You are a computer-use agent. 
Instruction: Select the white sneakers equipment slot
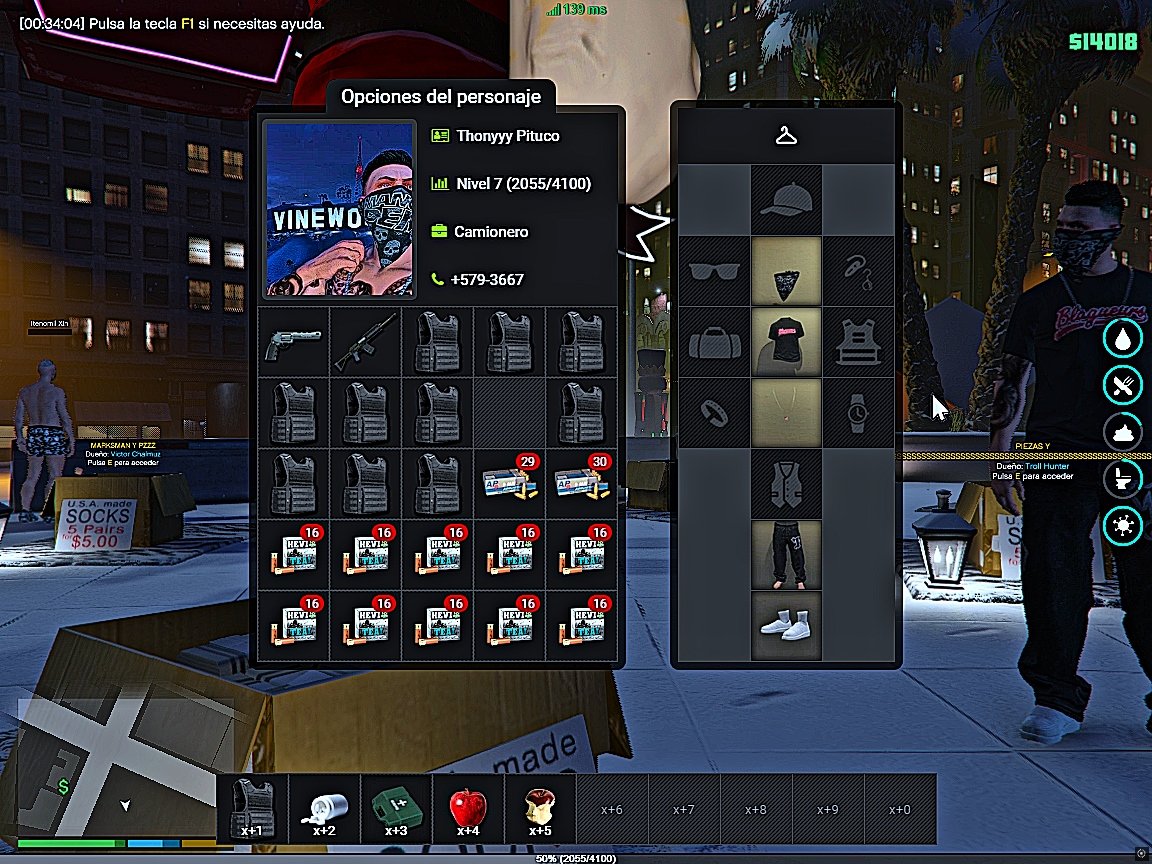click(x=786, y=626)
